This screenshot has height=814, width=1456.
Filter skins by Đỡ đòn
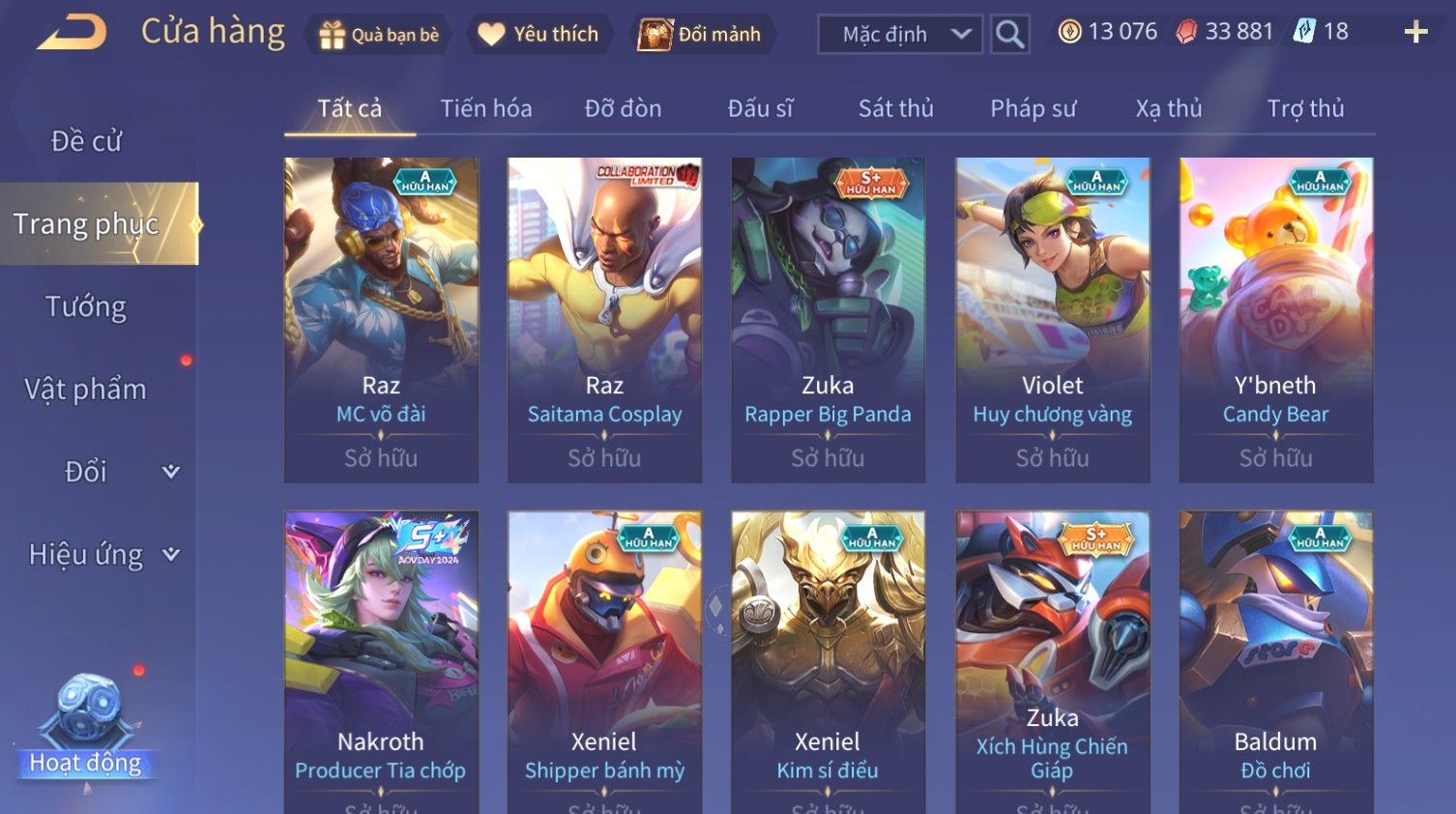click(623, 108)
